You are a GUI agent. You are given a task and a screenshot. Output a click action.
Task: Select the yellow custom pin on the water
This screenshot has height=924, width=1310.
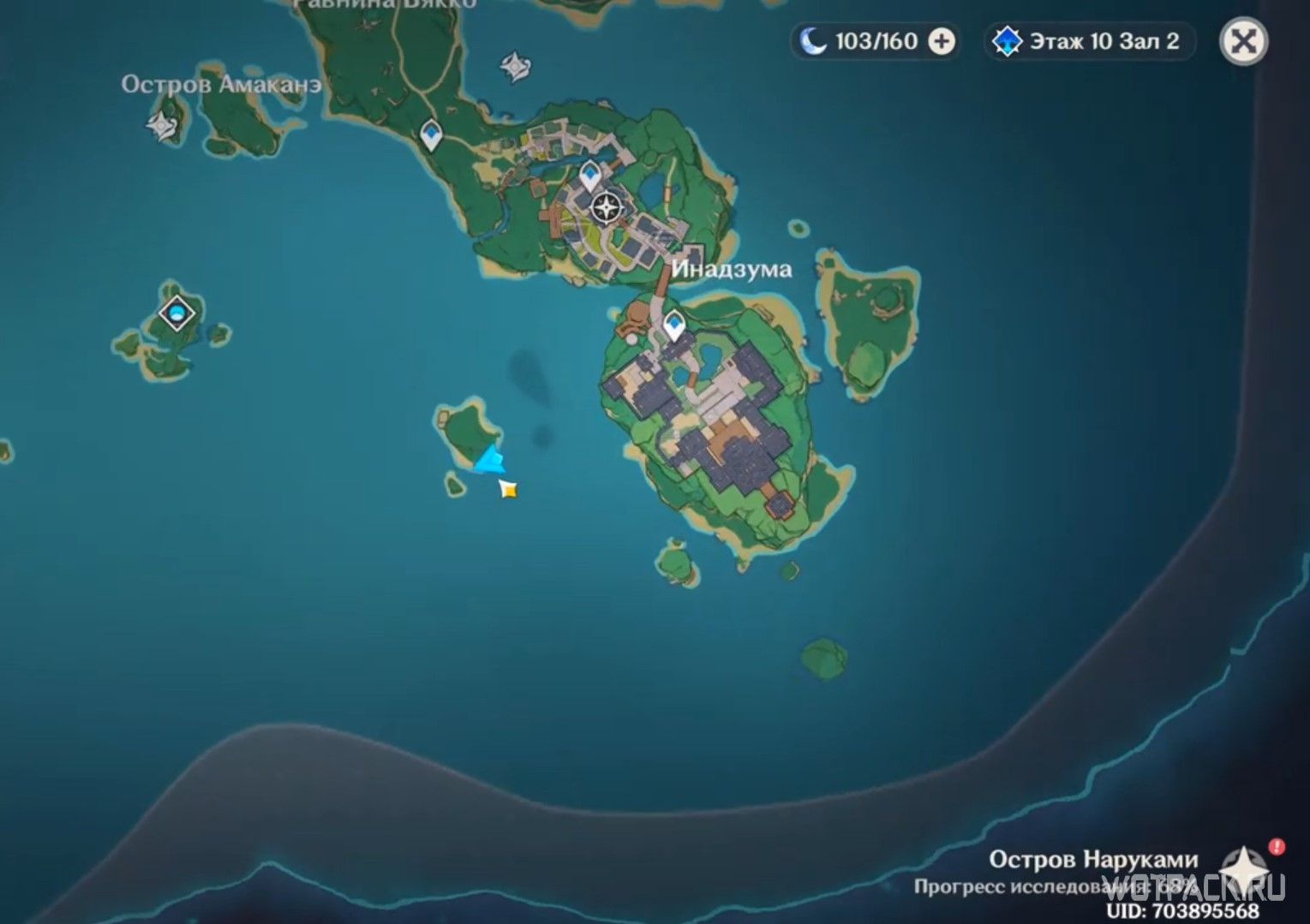pos(508,489)
